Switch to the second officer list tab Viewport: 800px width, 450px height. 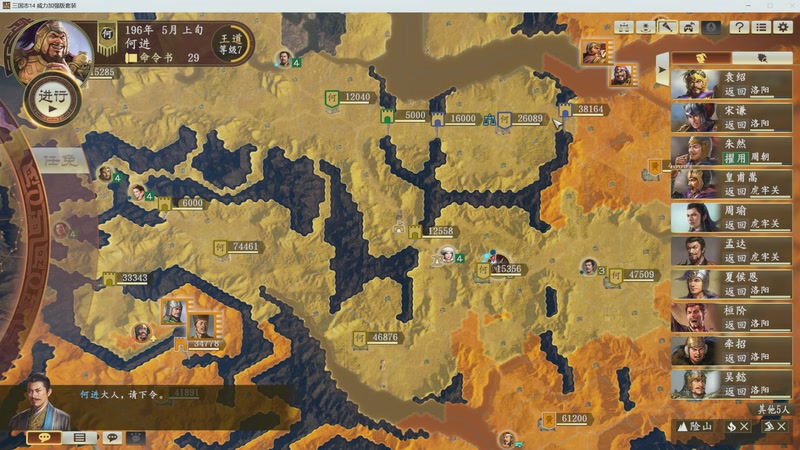click(x=762, y=58)
